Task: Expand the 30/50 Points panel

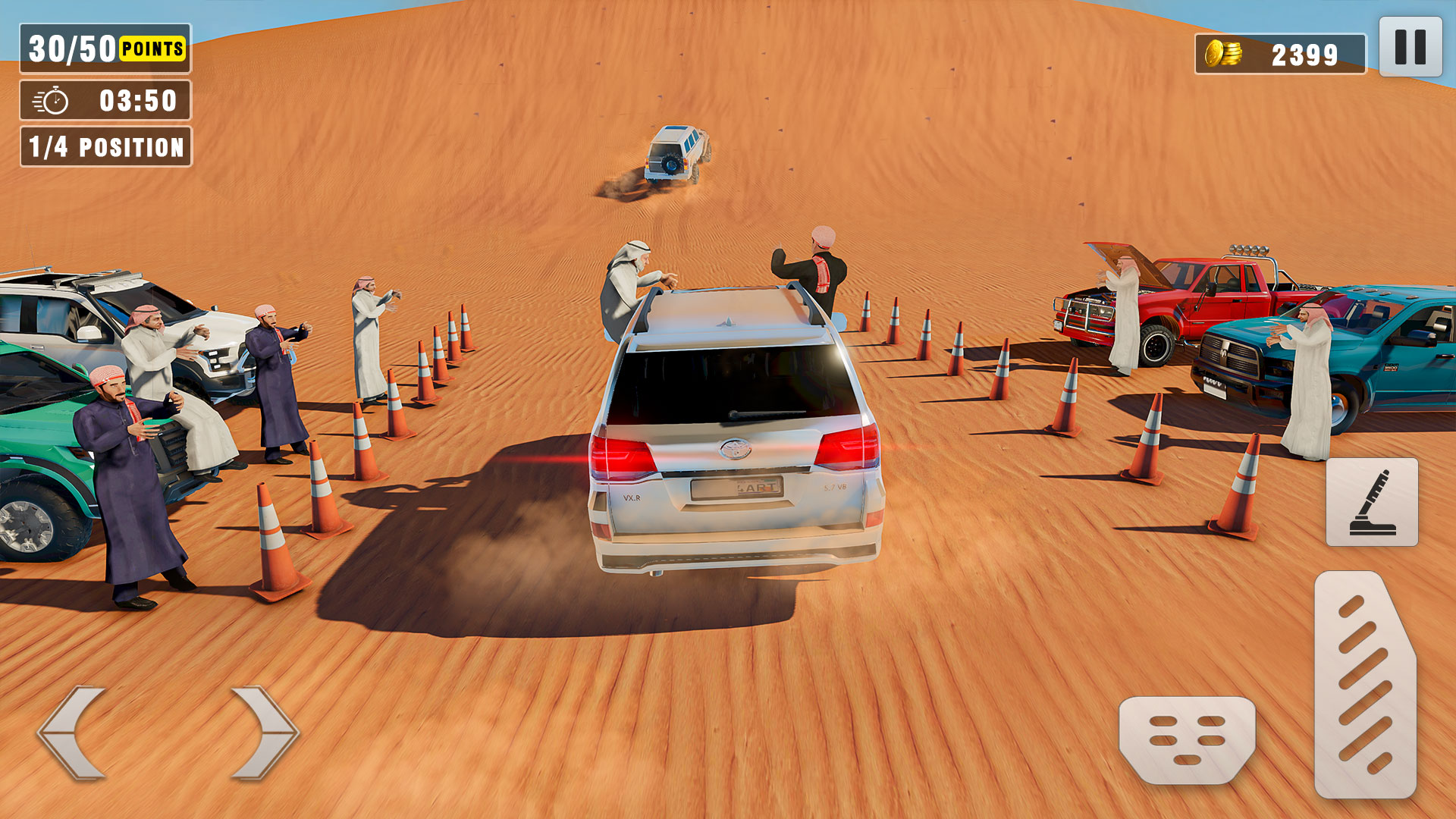Action: (105, 48)
